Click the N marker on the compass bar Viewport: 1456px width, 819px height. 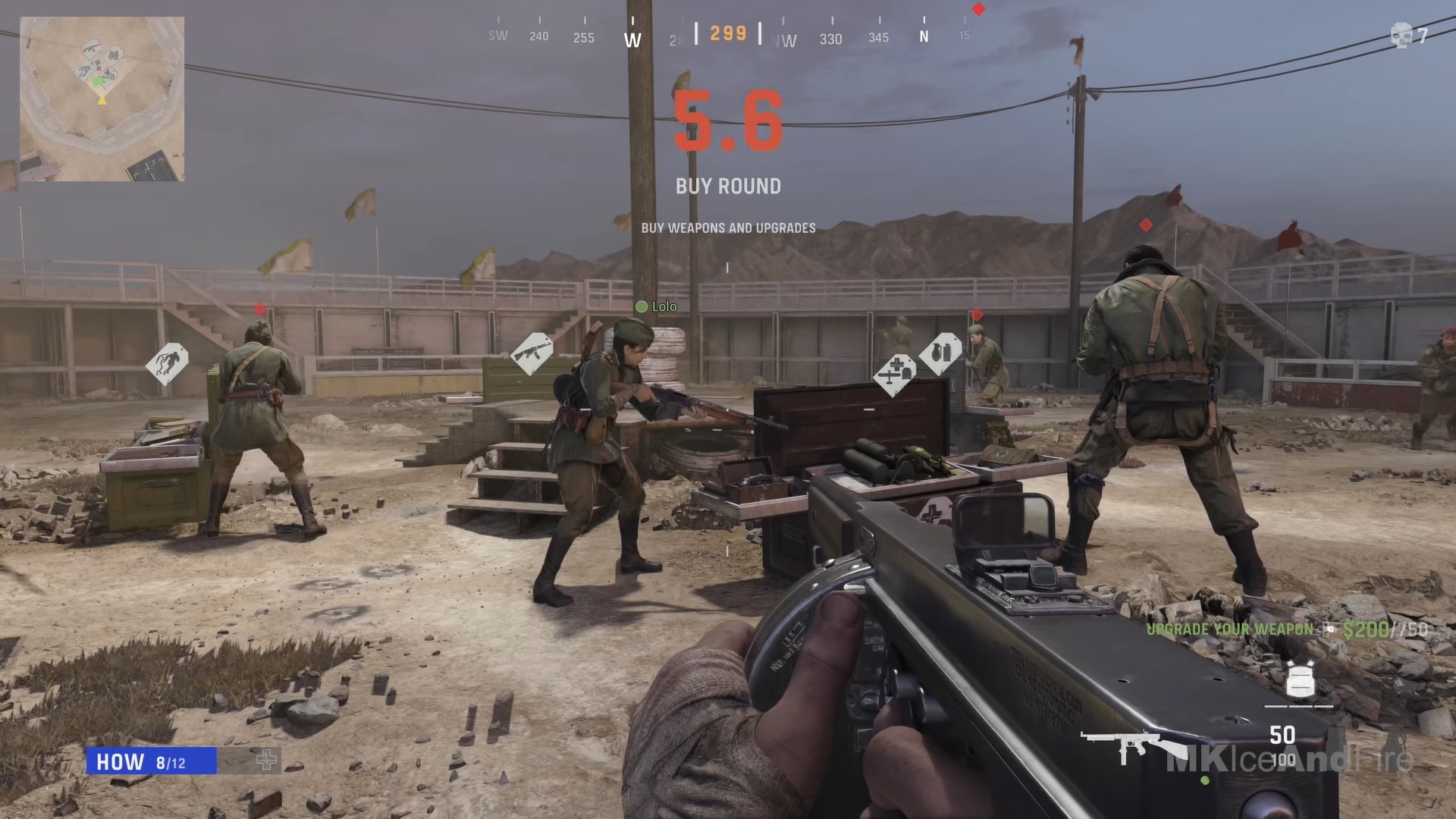(x=924, y=36)
